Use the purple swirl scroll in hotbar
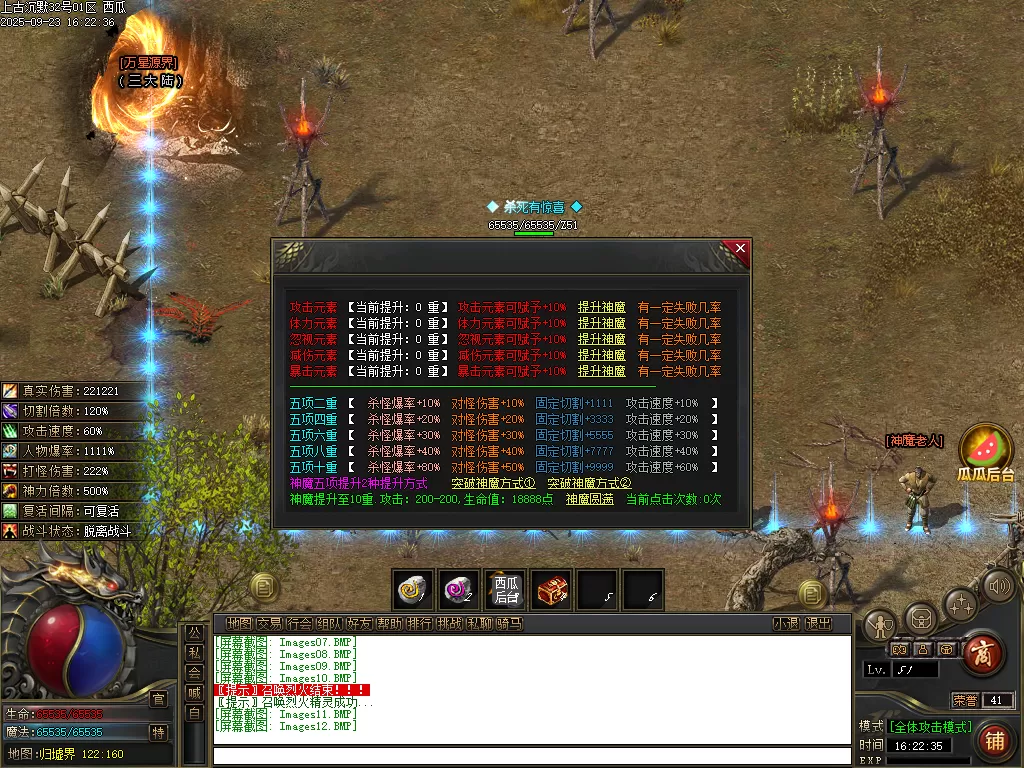The width and height of the screenshot is (1024, 768). (458, 591)
